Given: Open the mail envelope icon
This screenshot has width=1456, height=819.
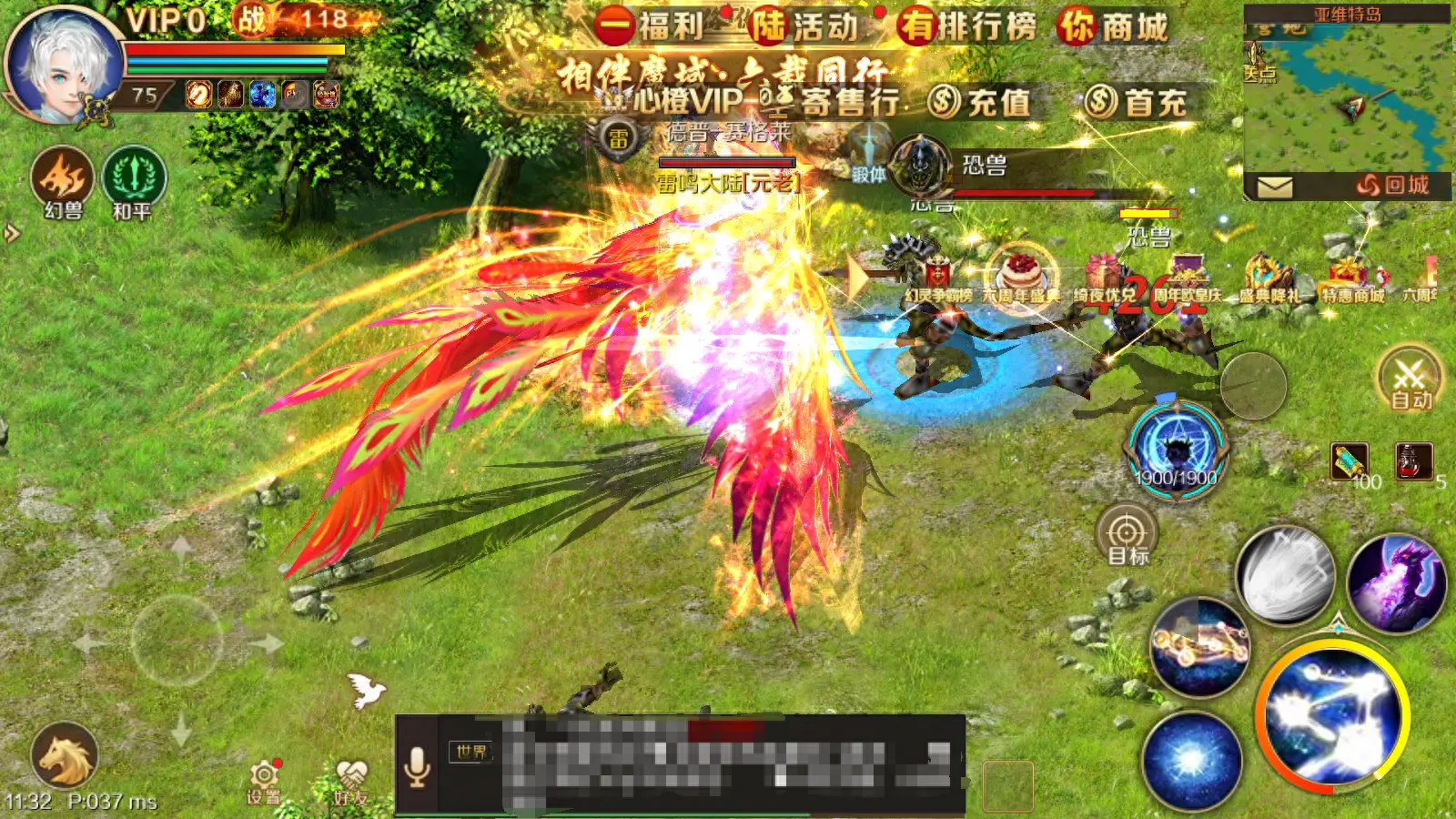Looking at the screenshot, I should click(x=1274, y=187).
